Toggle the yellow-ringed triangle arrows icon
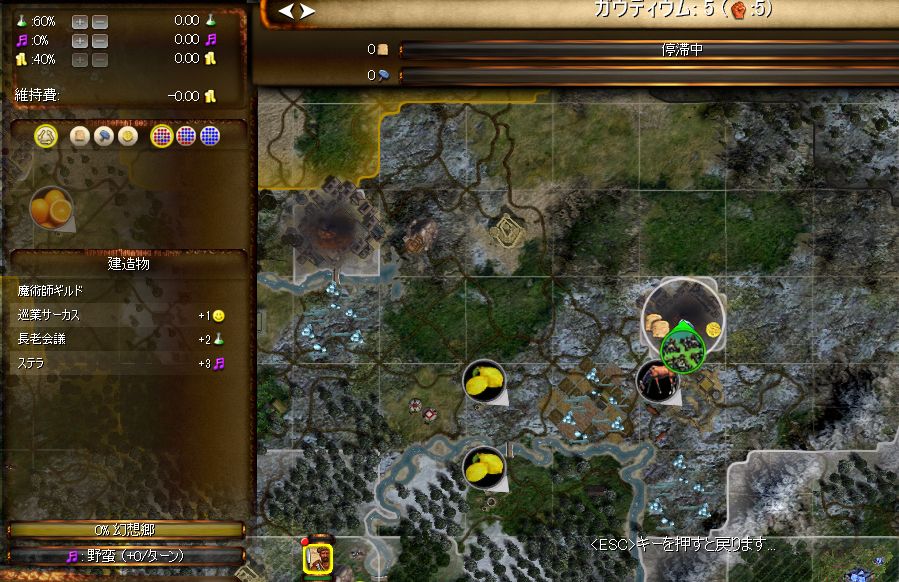 [x=45, y=137]
